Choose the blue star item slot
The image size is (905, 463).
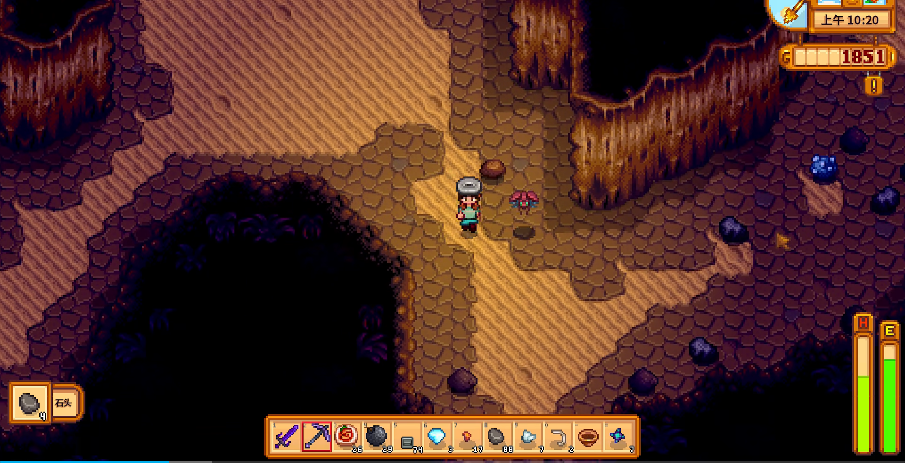tap(618, 436)
